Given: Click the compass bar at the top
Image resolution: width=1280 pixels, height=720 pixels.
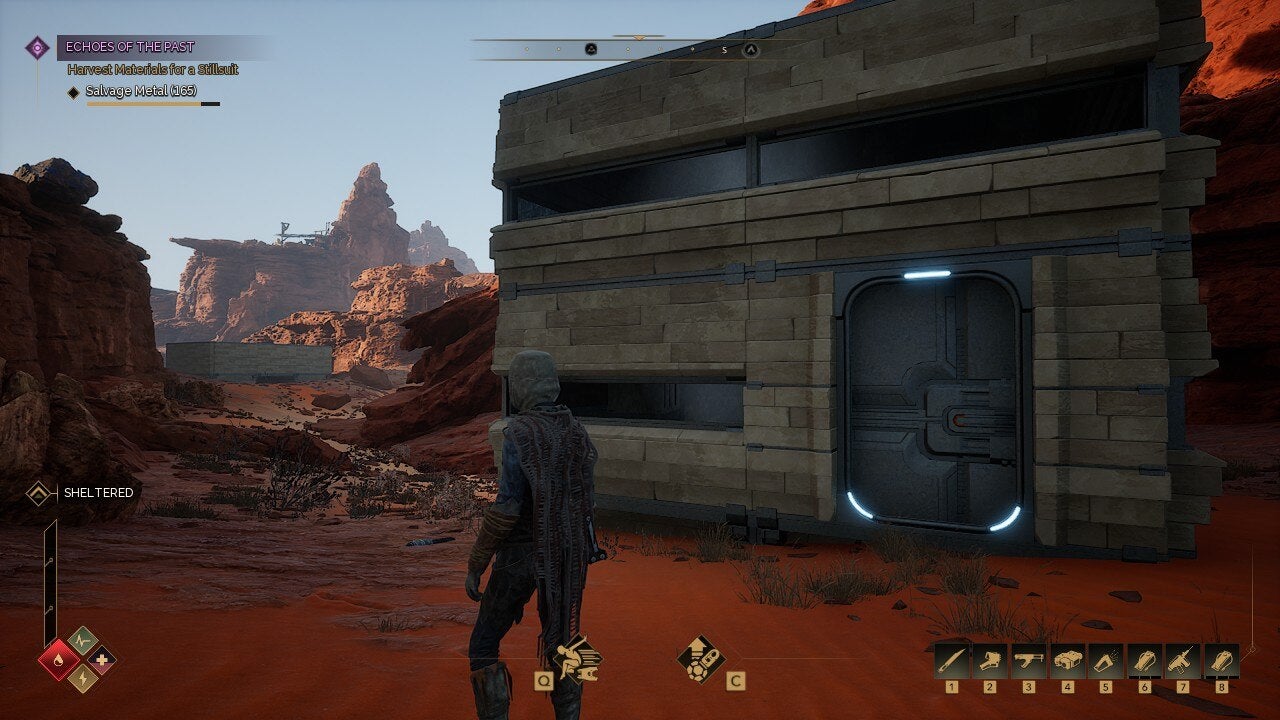Looking at the screenshot, I should click(x=640, y=48).
